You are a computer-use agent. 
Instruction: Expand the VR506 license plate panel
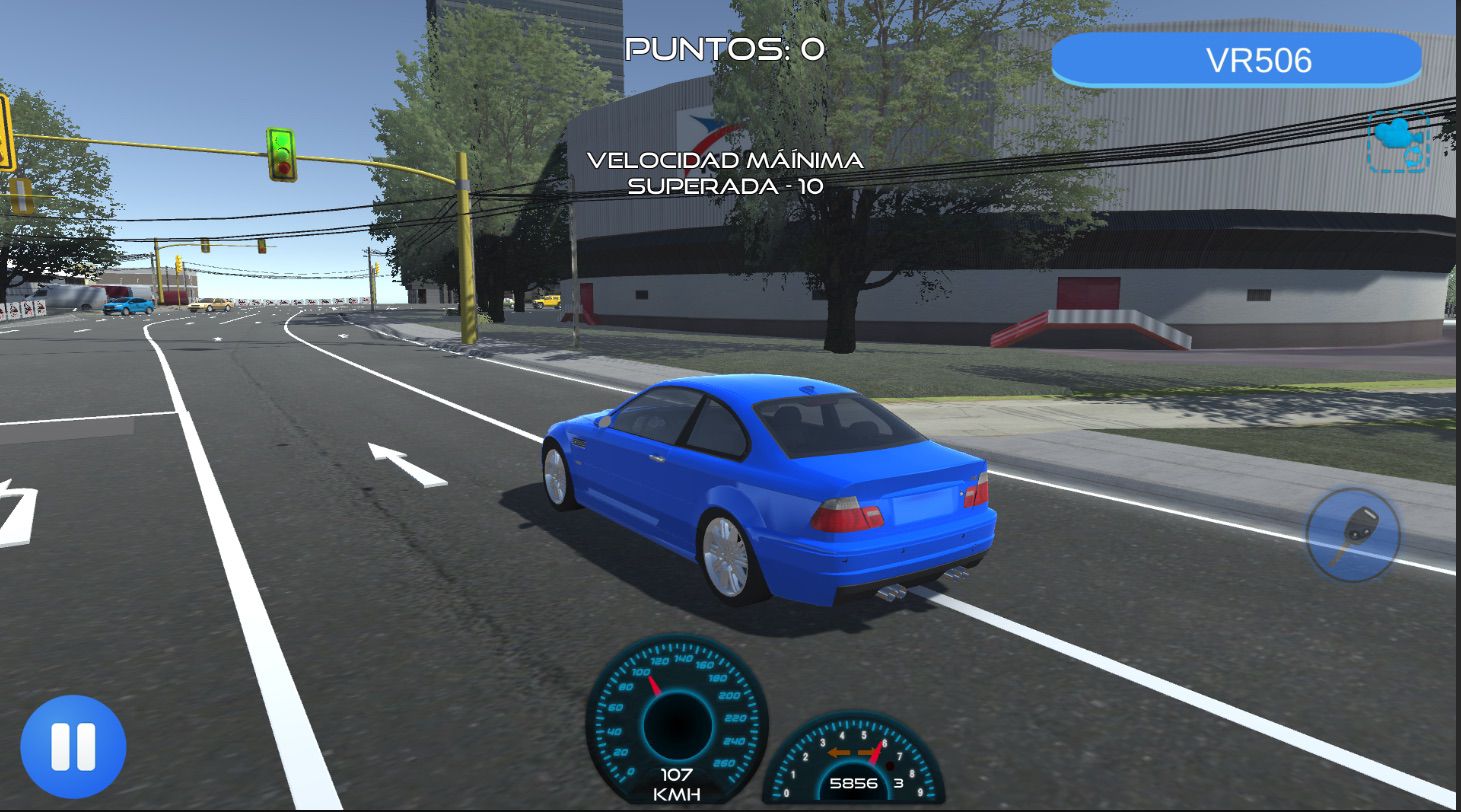point(1237,59)
